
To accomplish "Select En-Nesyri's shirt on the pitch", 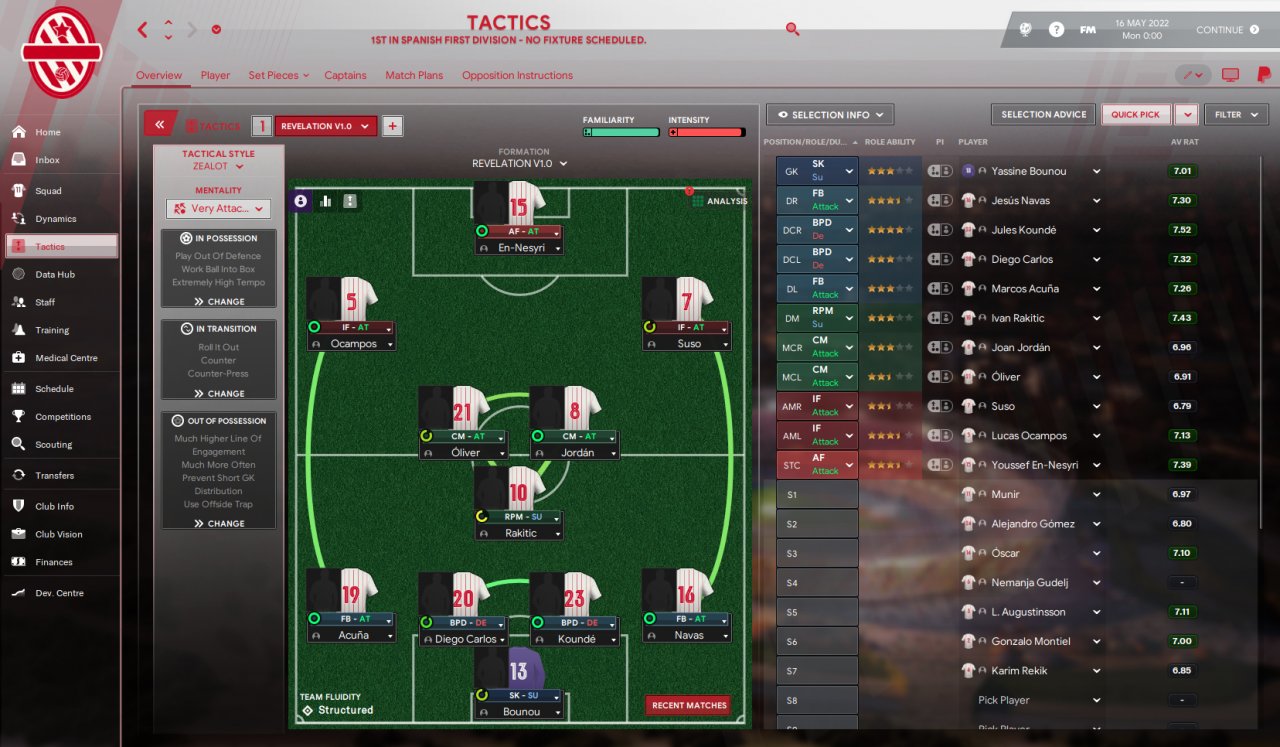I will click(518, 204).
